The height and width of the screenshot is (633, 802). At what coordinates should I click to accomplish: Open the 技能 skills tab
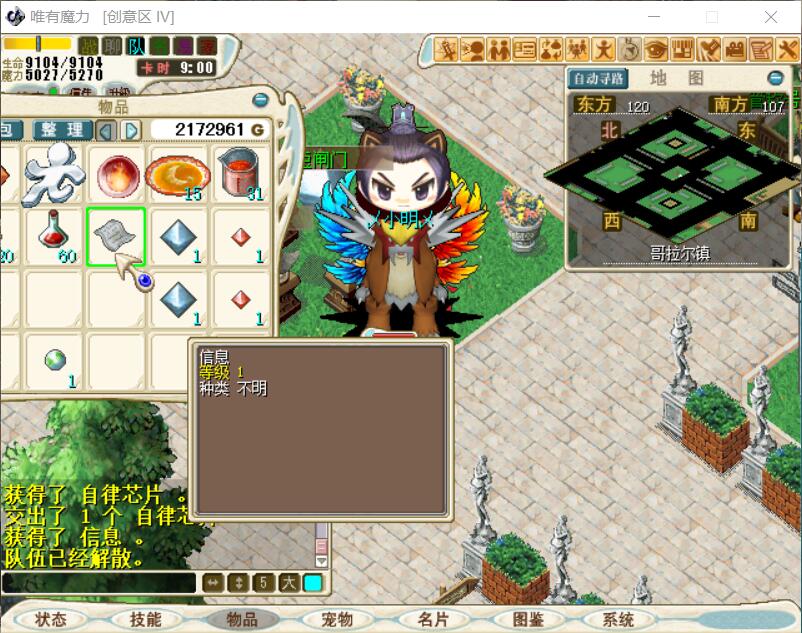[145, 619]
